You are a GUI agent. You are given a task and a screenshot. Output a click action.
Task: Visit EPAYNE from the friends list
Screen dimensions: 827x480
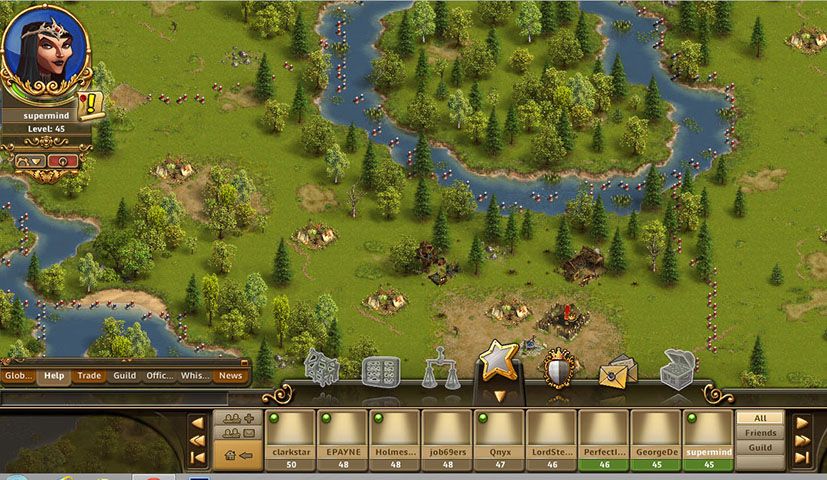(343, 438)
